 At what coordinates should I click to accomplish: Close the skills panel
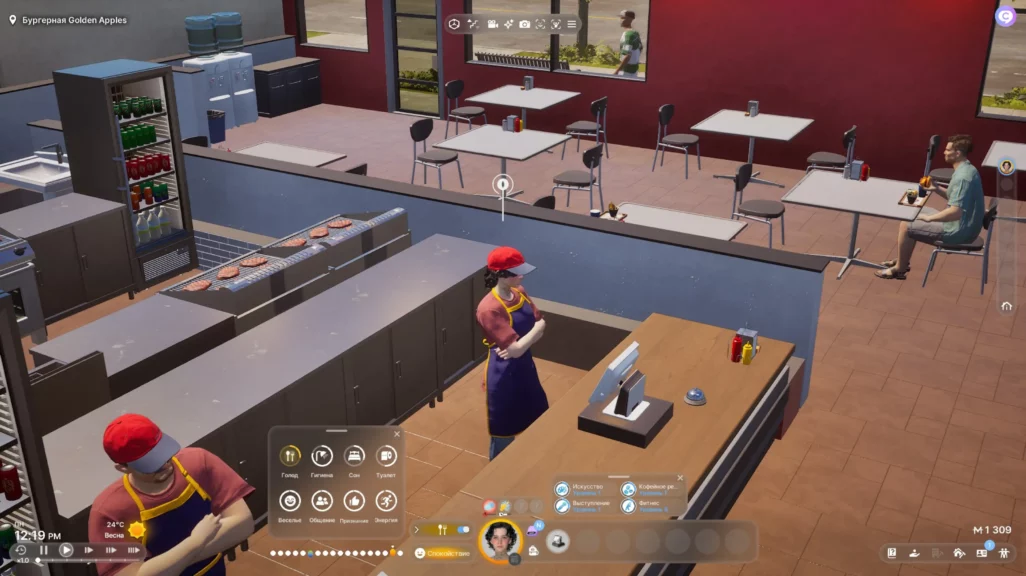tap(680, 479)
